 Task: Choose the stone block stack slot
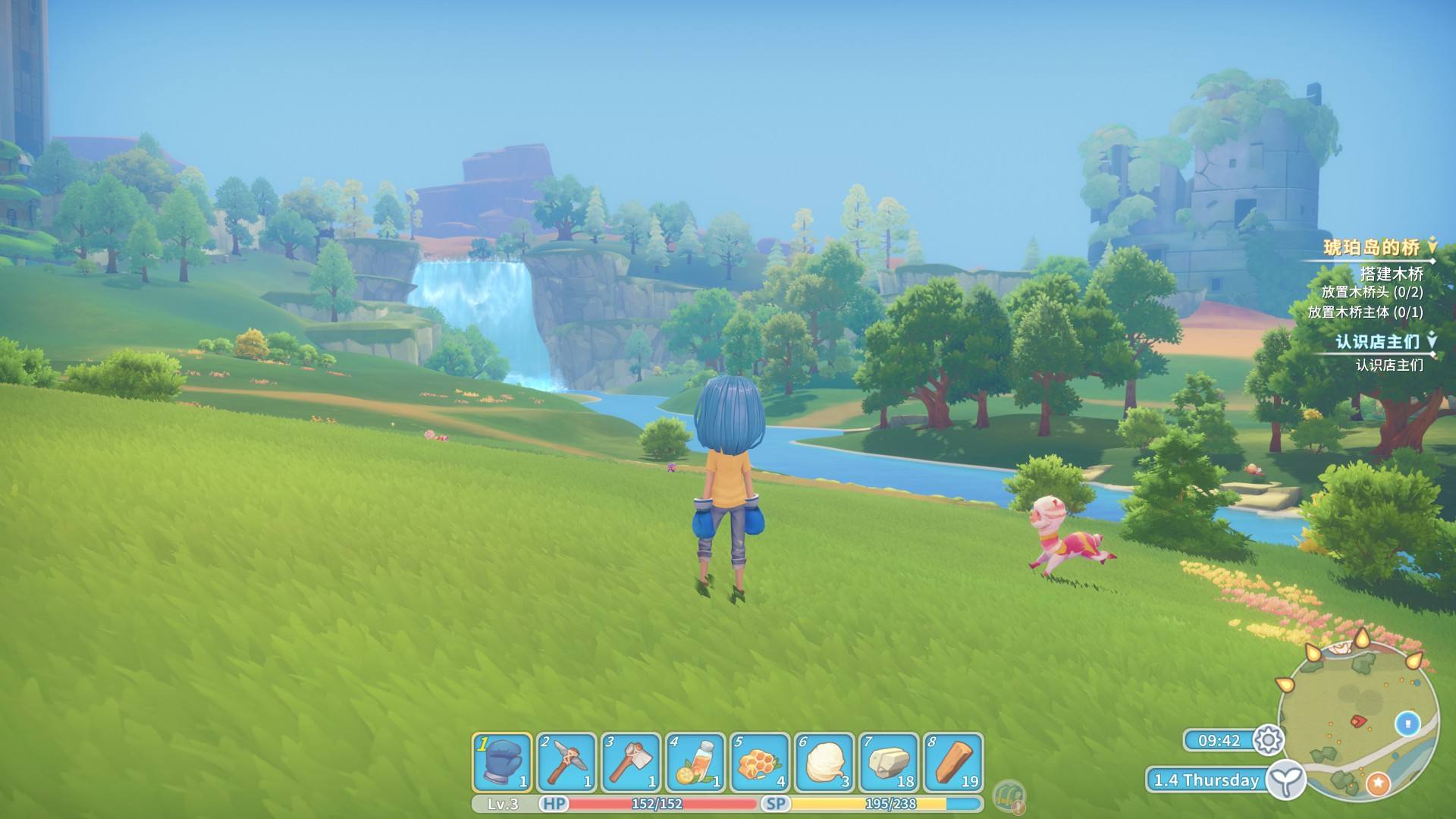pyautogui.click(x=888, y=763)
